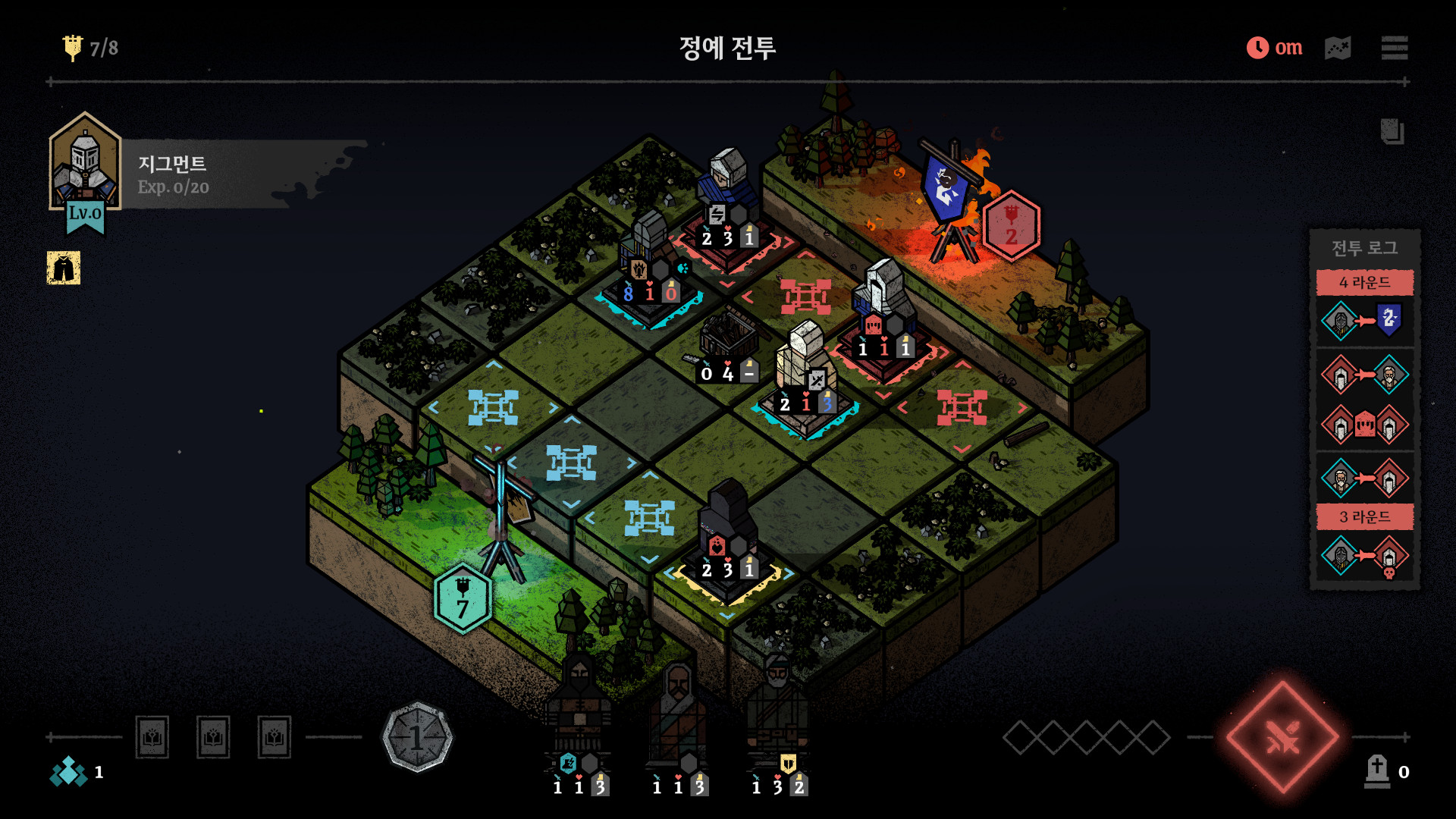Select the armored unit with 8 attack
This screenshot has height=819, width=1456.
click(649, 258)
